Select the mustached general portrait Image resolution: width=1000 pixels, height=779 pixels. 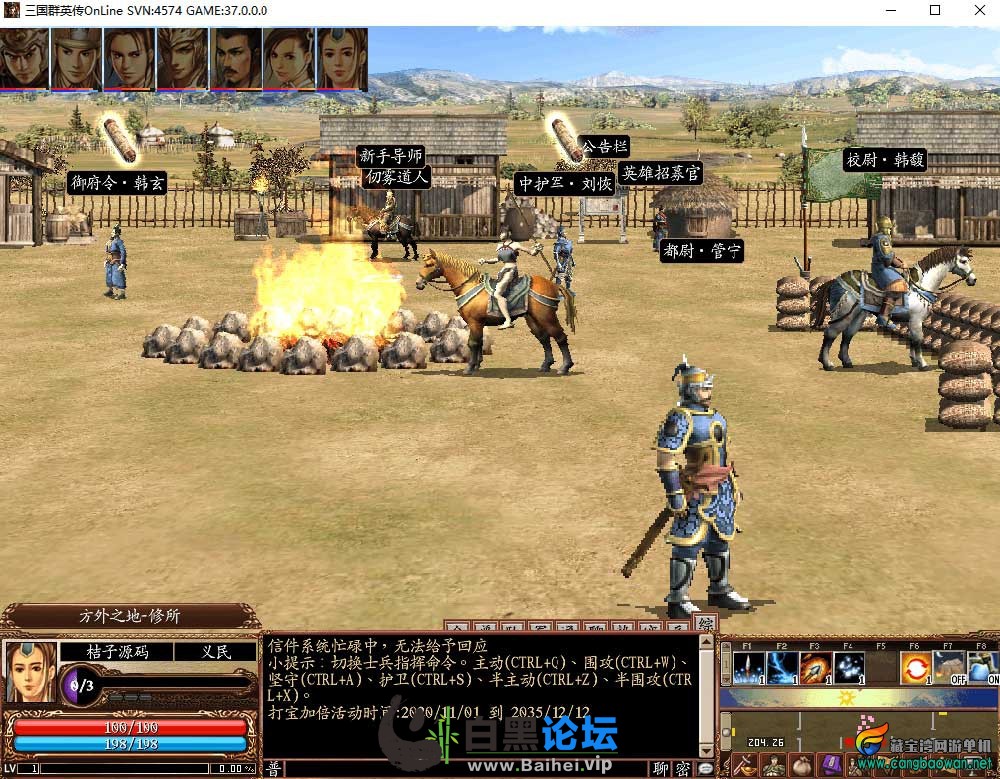[x=236, y=58]
